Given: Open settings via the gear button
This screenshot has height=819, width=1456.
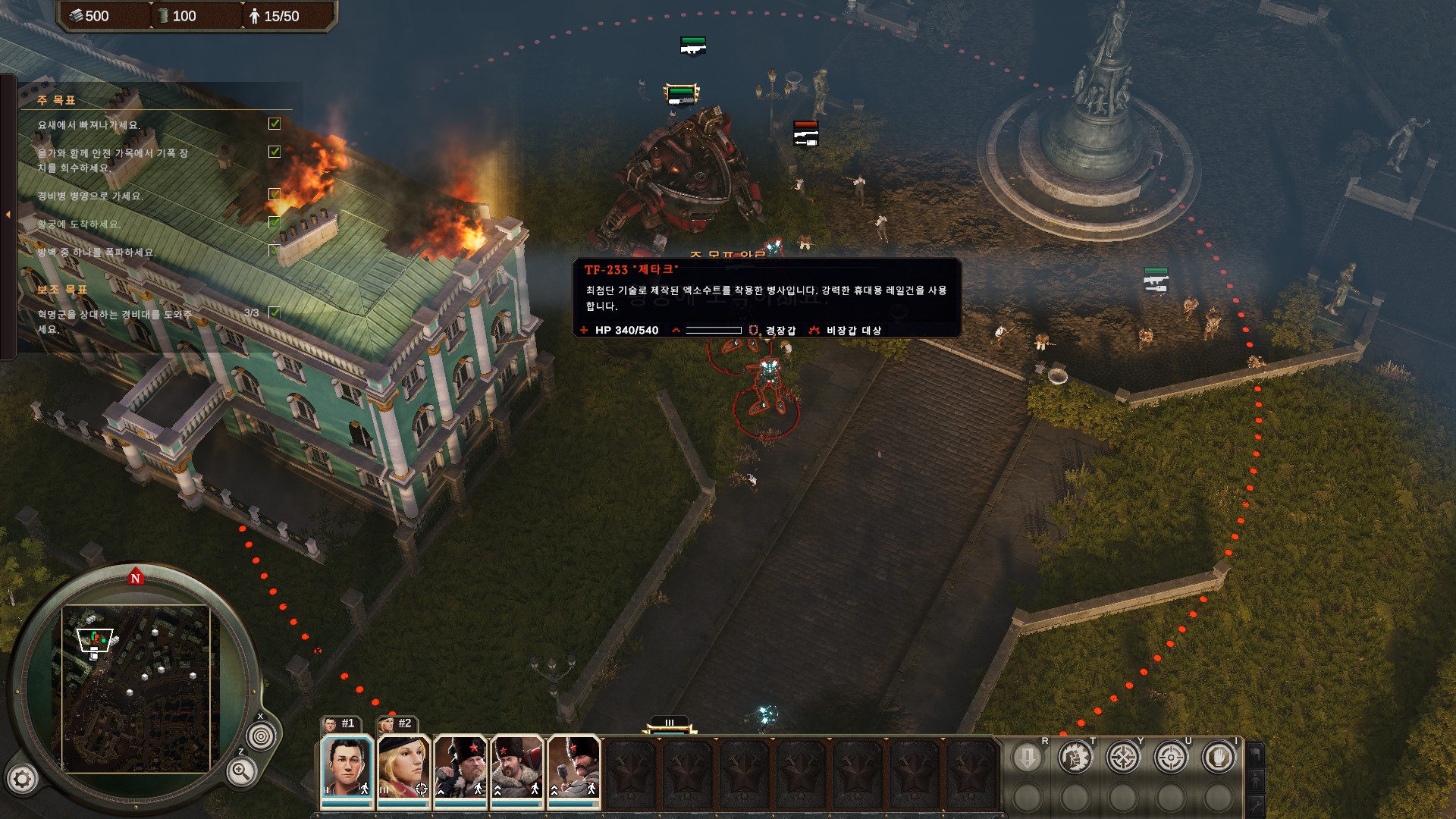Looking at the screenshot, I should click(x=22, y=778).
